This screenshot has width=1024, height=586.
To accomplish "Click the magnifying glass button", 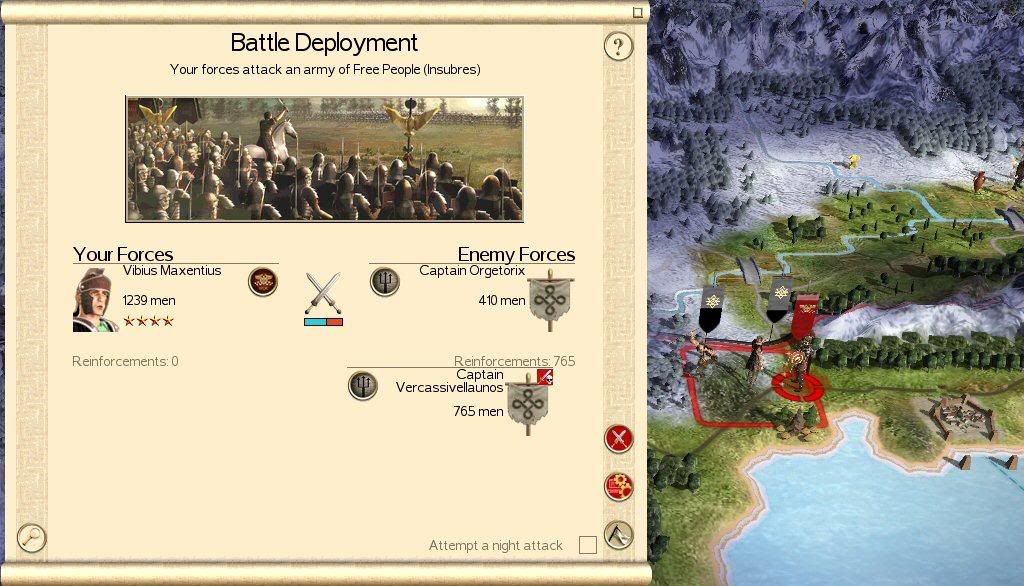I will tap(32, 538).
